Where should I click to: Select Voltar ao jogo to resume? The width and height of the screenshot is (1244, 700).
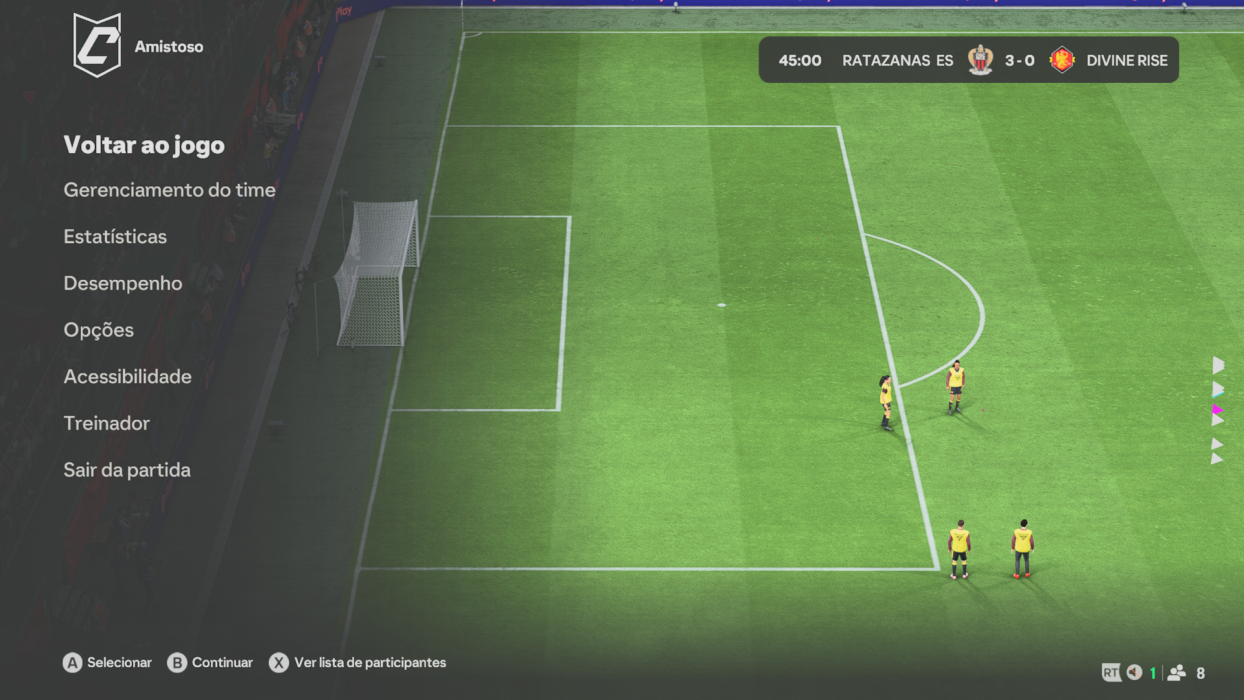[x=144, y=145]
